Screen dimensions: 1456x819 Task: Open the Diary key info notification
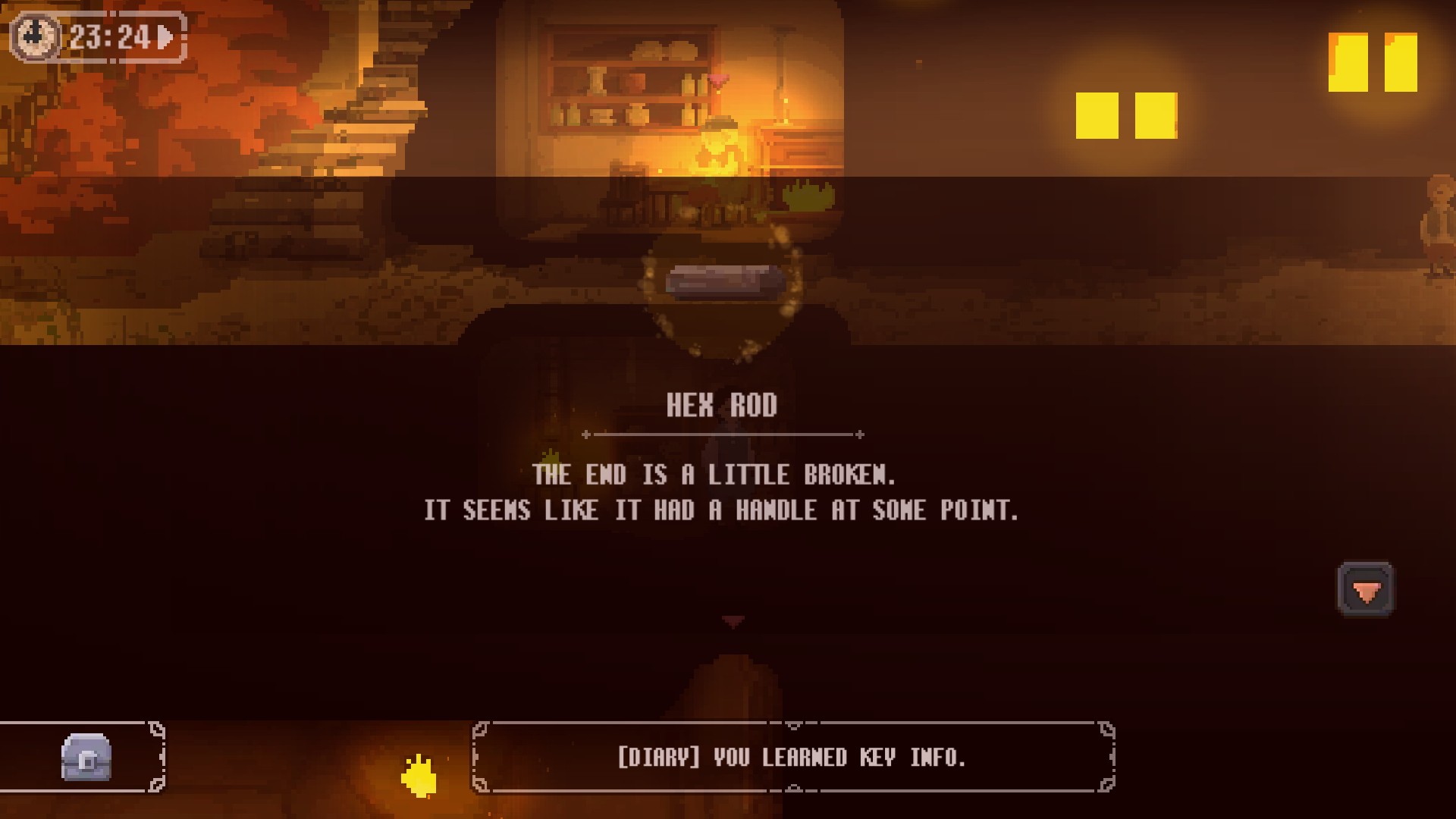[x=792, y=757]
